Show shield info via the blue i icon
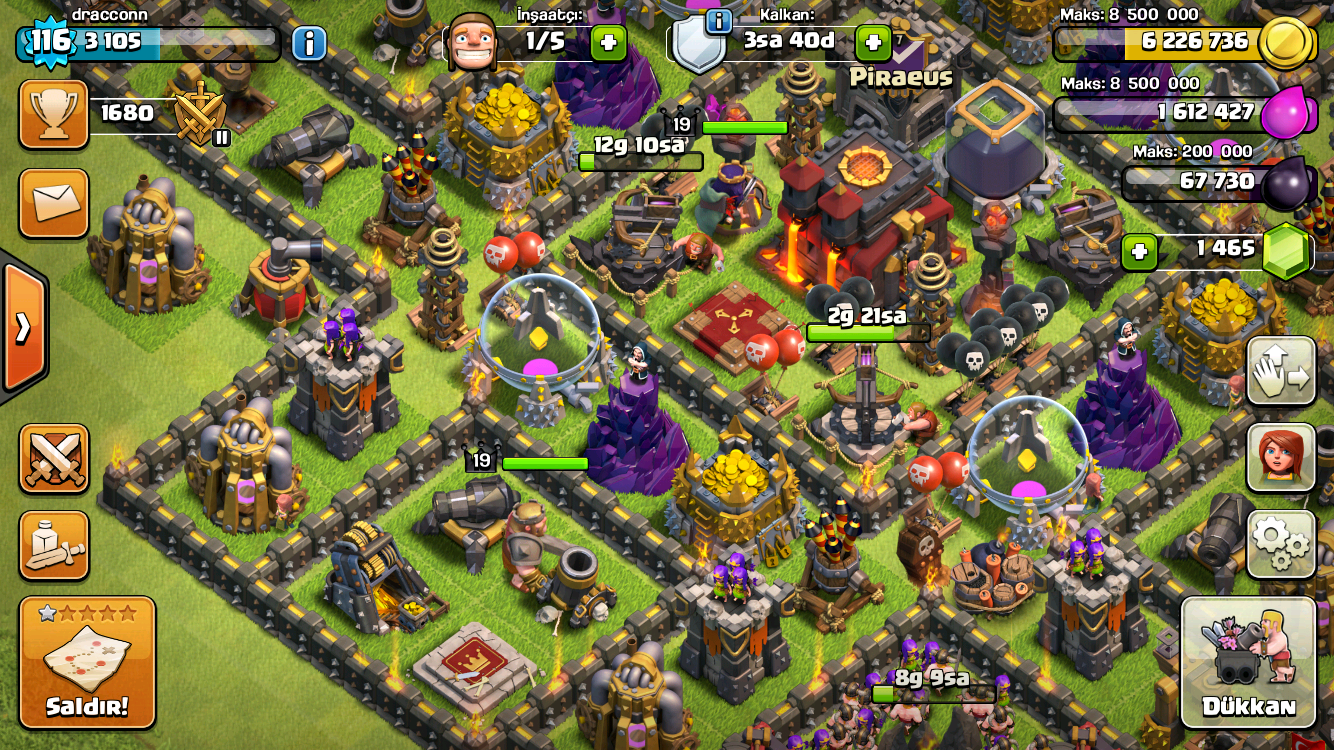 718,21
